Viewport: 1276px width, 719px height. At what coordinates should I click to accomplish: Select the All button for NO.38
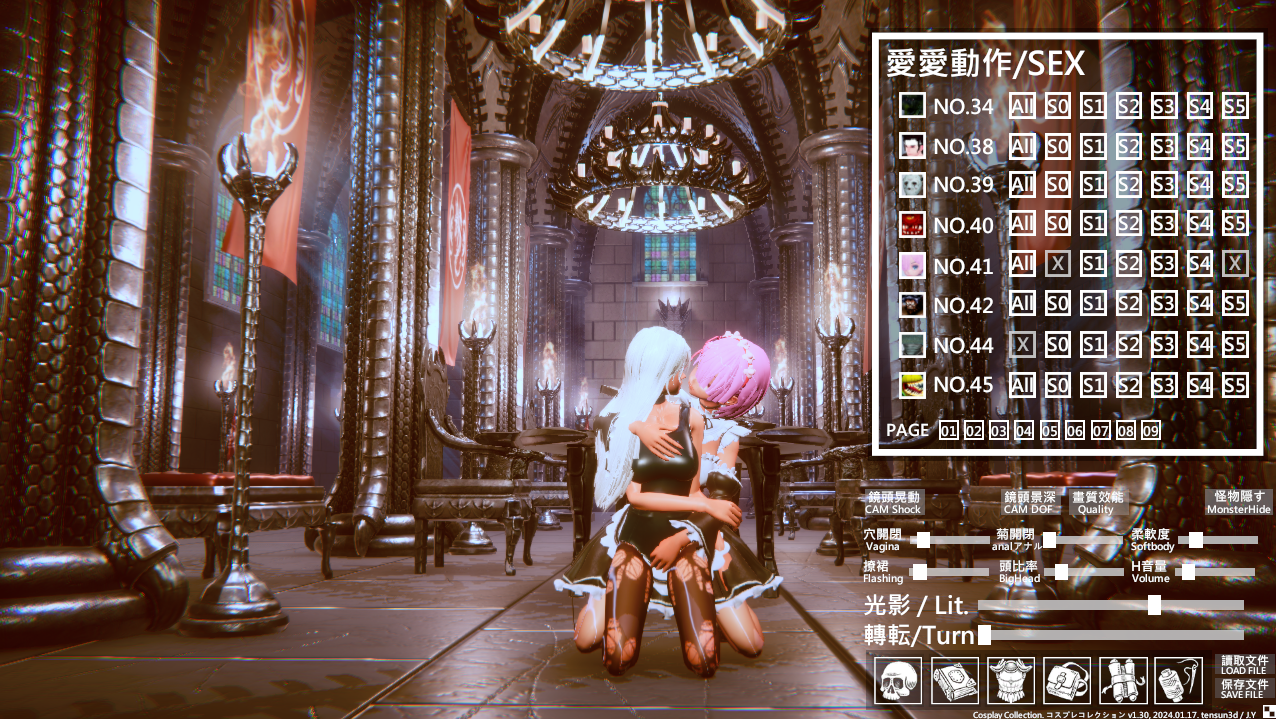(1022, 147)
